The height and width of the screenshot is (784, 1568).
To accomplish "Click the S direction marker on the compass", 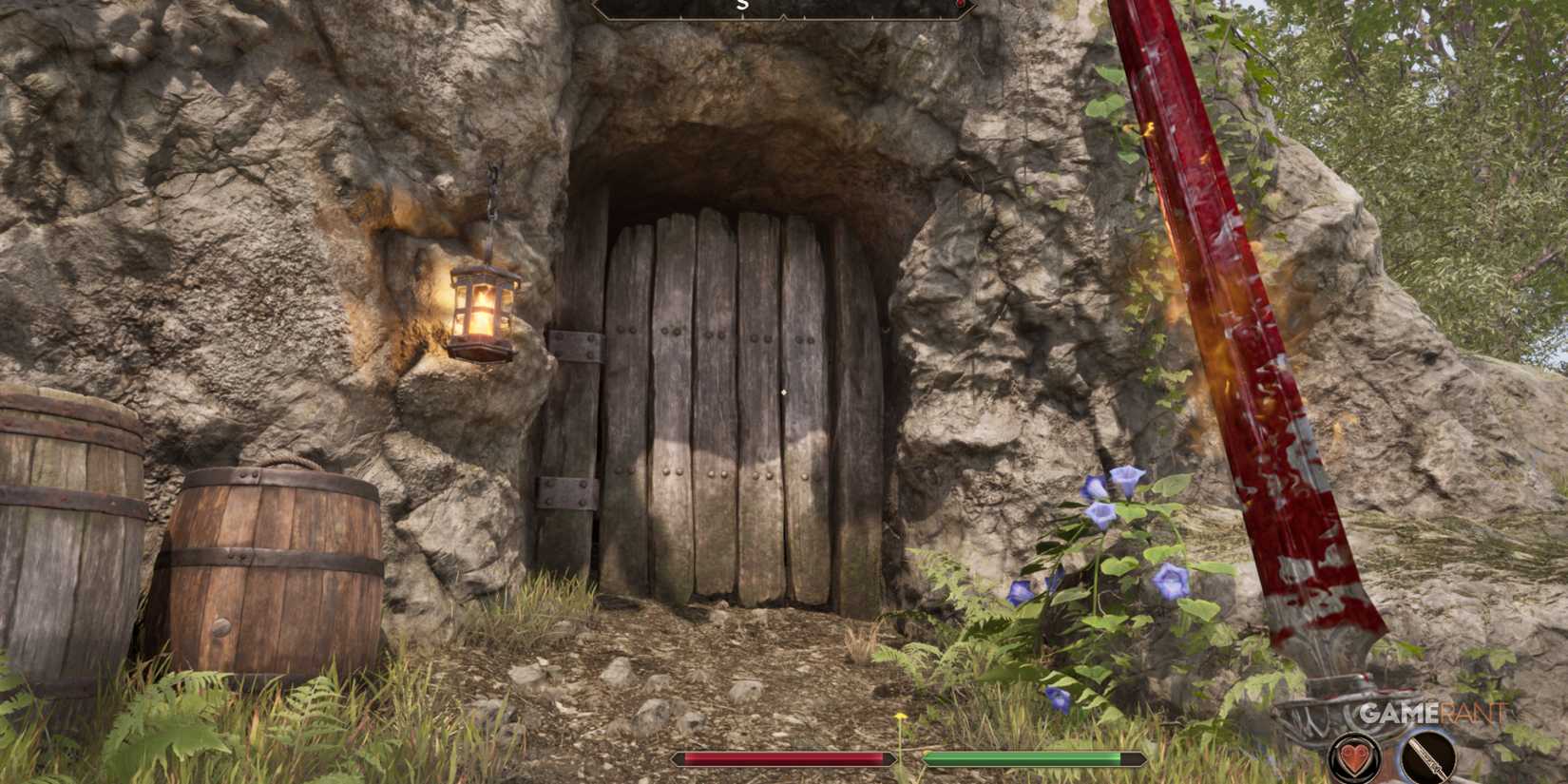I will coord(742,5).
